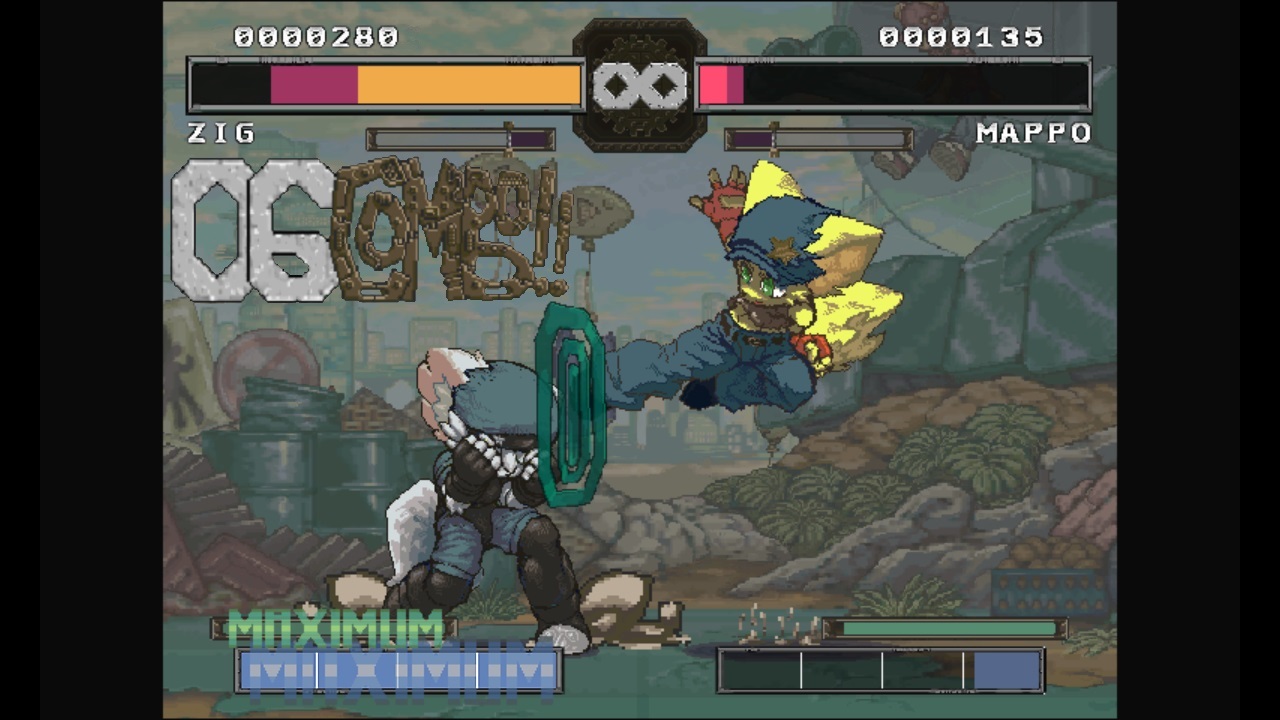The width and height of the screenshot is (1280, 720).
Task: Select the MAPPO name label
Action: pos(1033,133)
